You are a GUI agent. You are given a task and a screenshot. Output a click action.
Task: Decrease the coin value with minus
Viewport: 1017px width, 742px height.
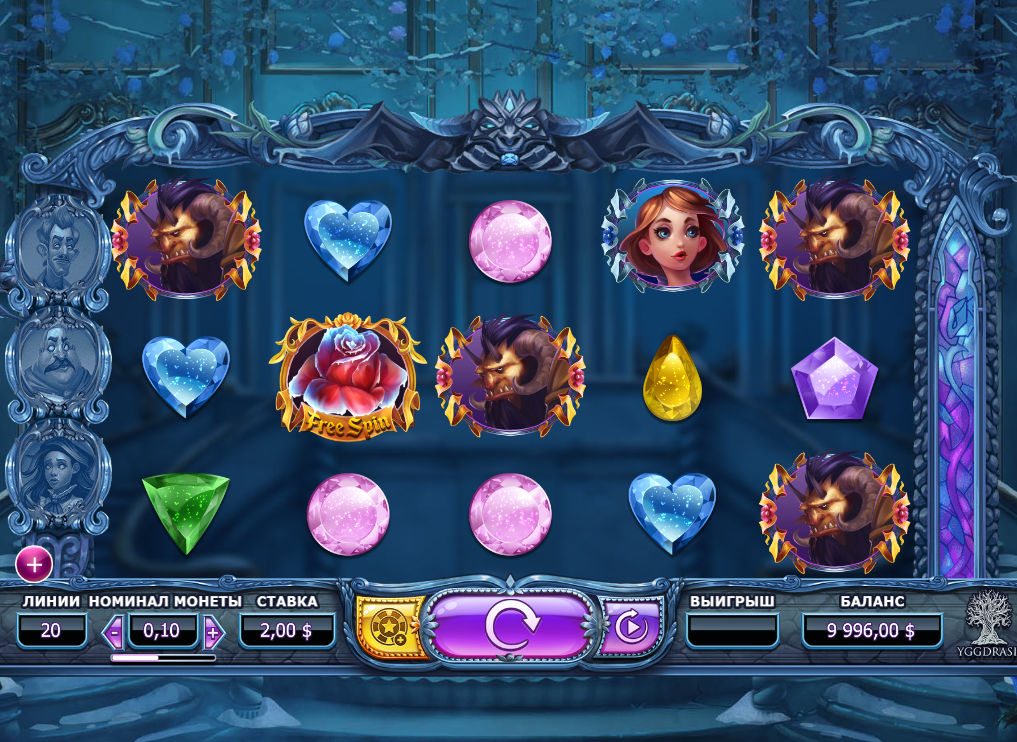point(115,632)
